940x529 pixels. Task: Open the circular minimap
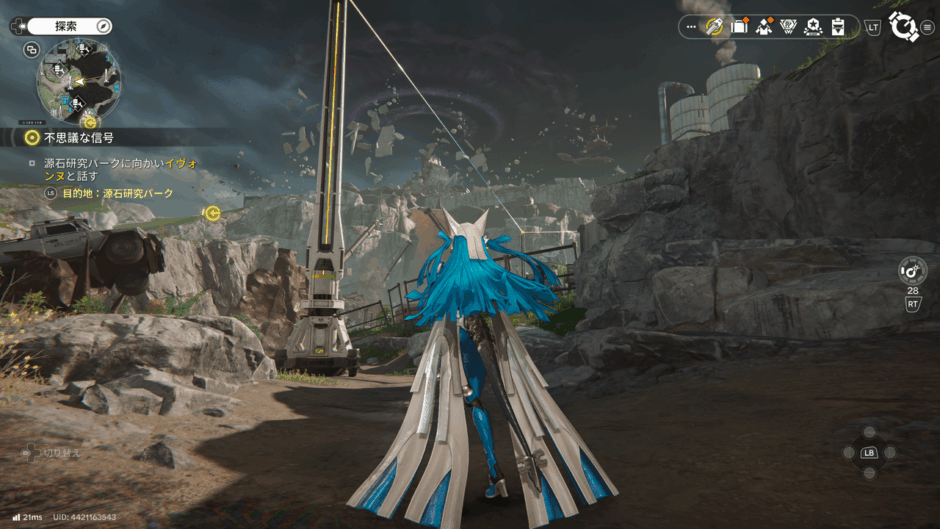(x=78, y=81)
